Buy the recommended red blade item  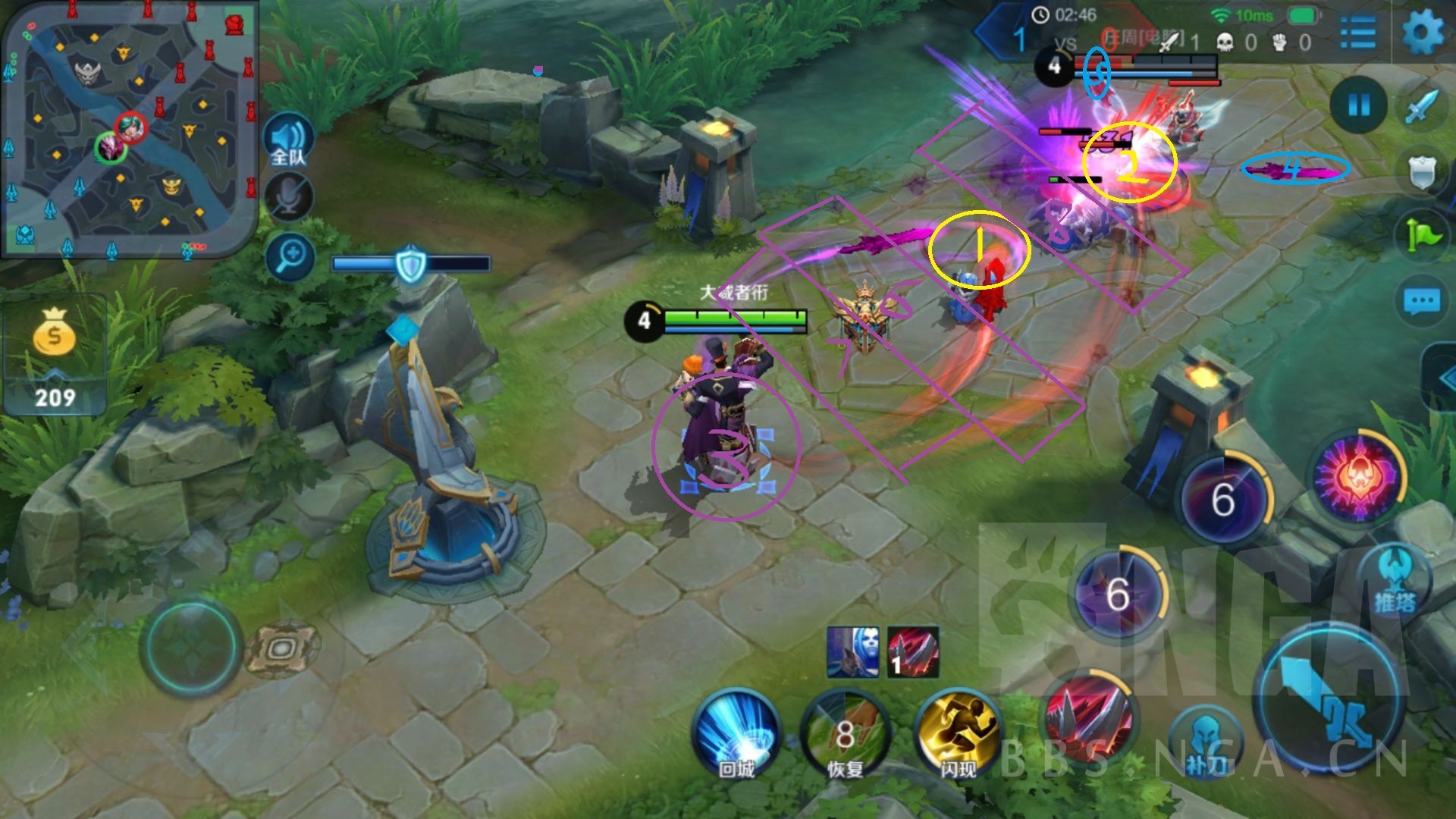point(913,651)
